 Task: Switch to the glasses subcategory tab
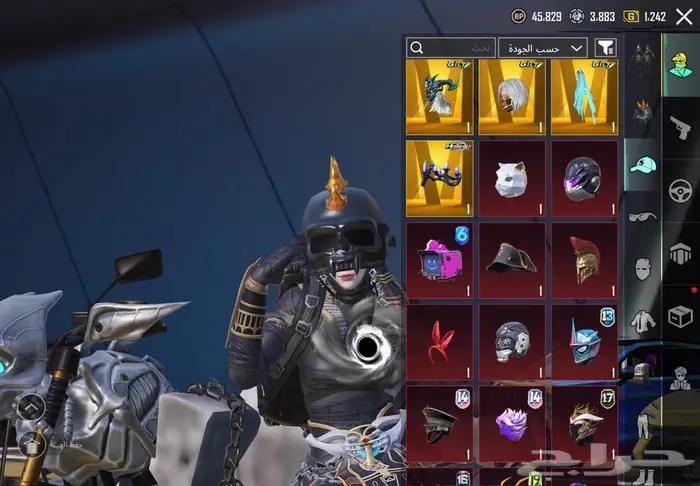pos(641,216)
